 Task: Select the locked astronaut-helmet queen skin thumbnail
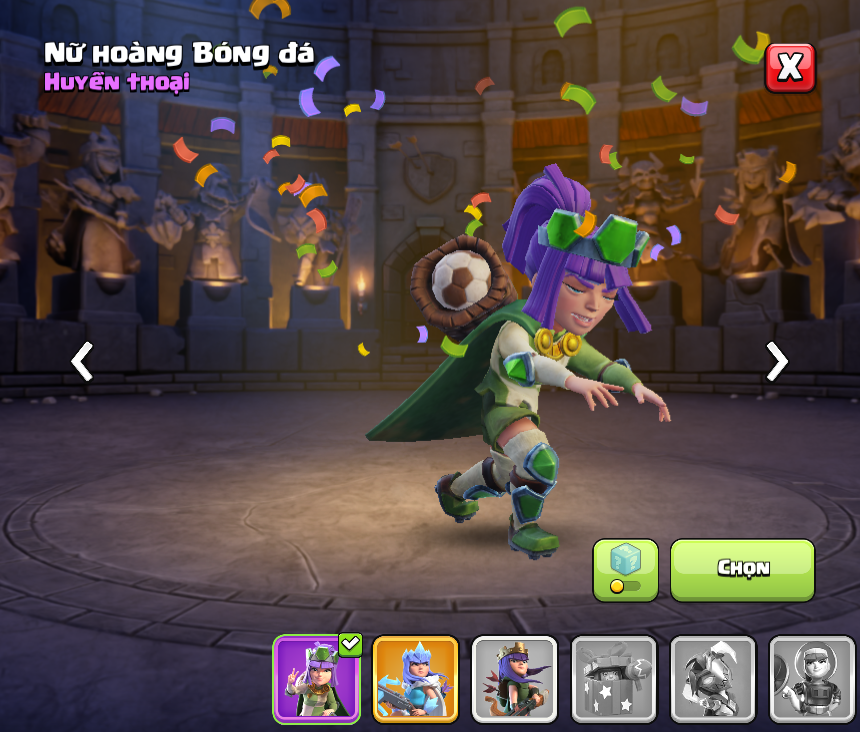[x=811, y=679]
